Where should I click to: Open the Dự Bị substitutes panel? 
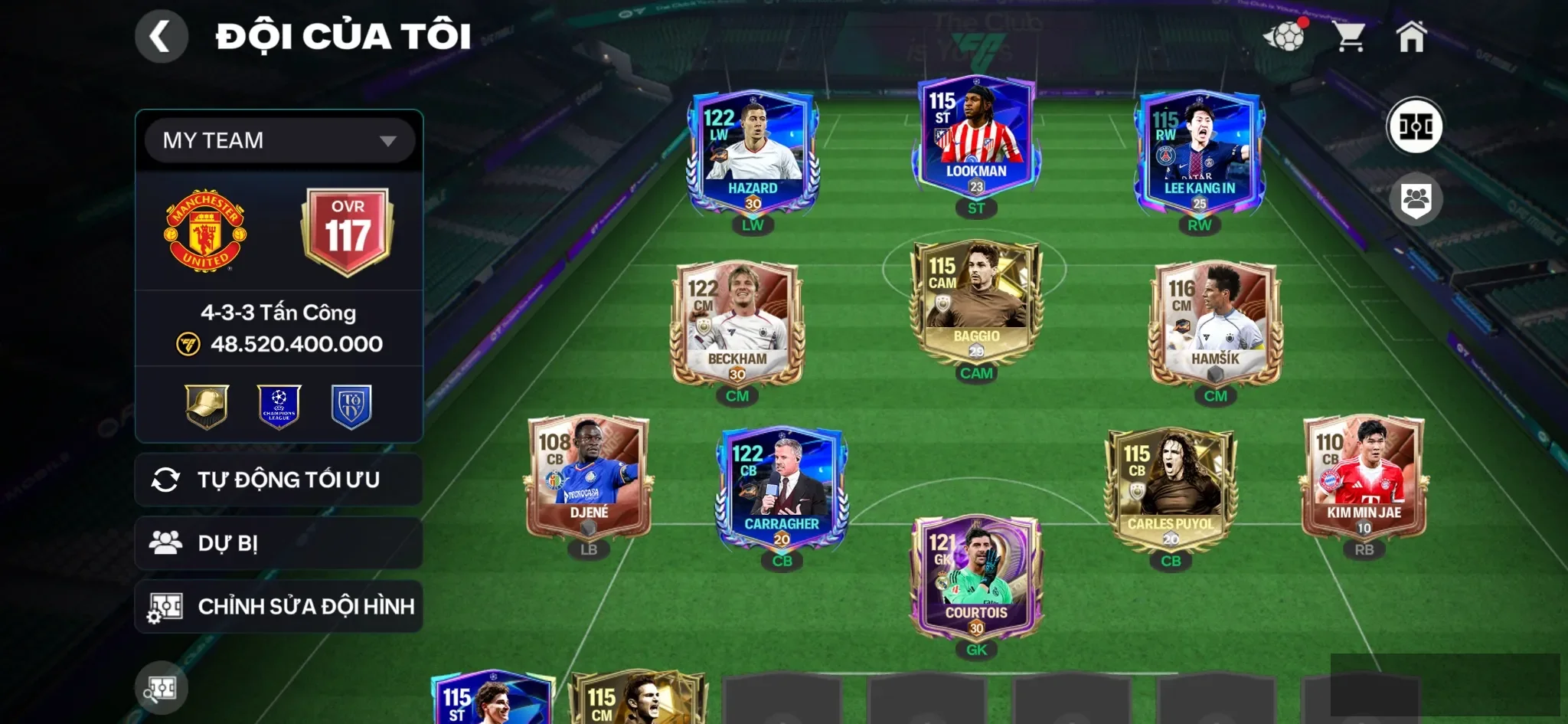(x=278, y=543)
